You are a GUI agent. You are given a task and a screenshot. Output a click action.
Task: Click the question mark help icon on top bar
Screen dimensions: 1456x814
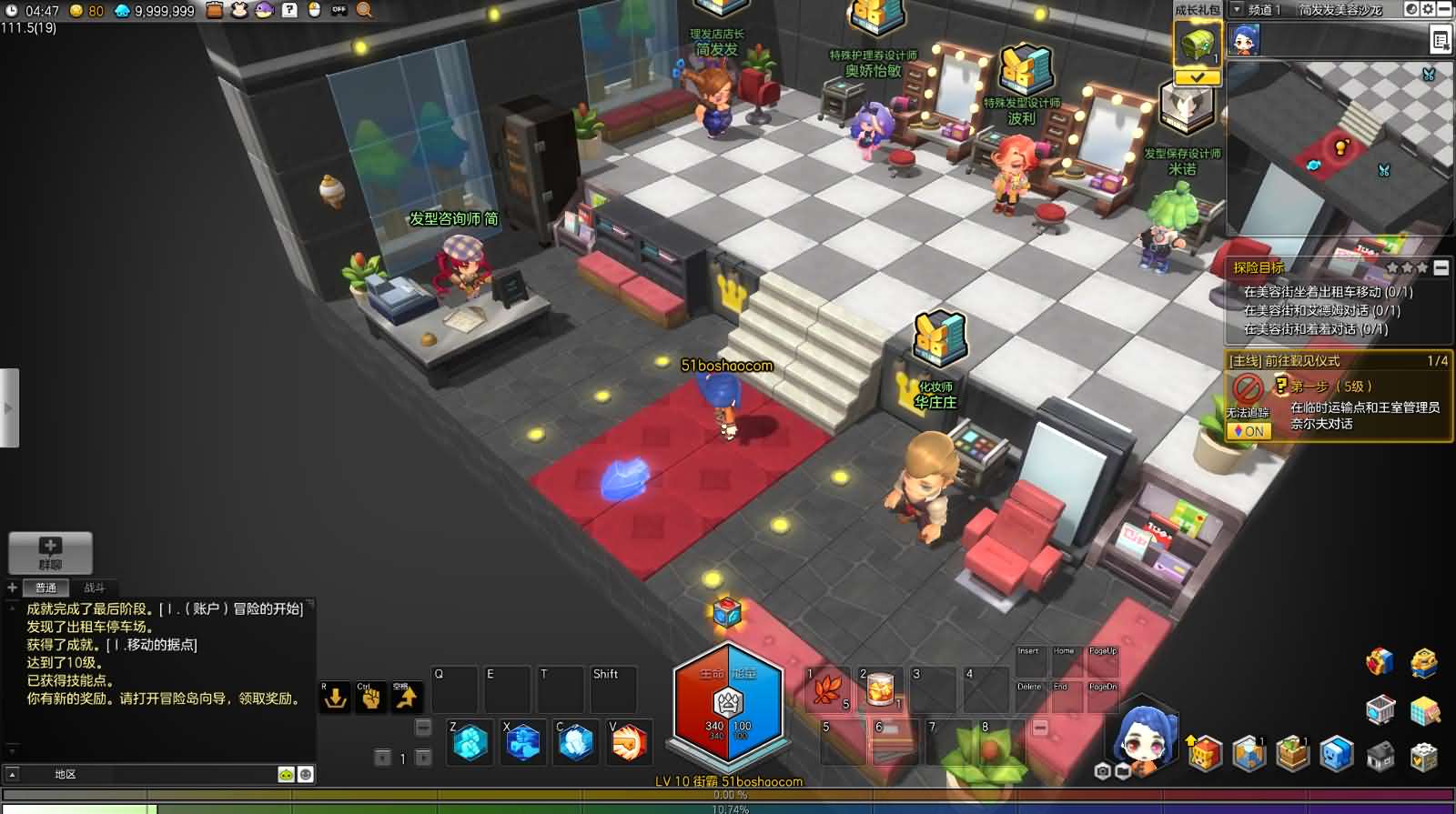pos(290,11)
